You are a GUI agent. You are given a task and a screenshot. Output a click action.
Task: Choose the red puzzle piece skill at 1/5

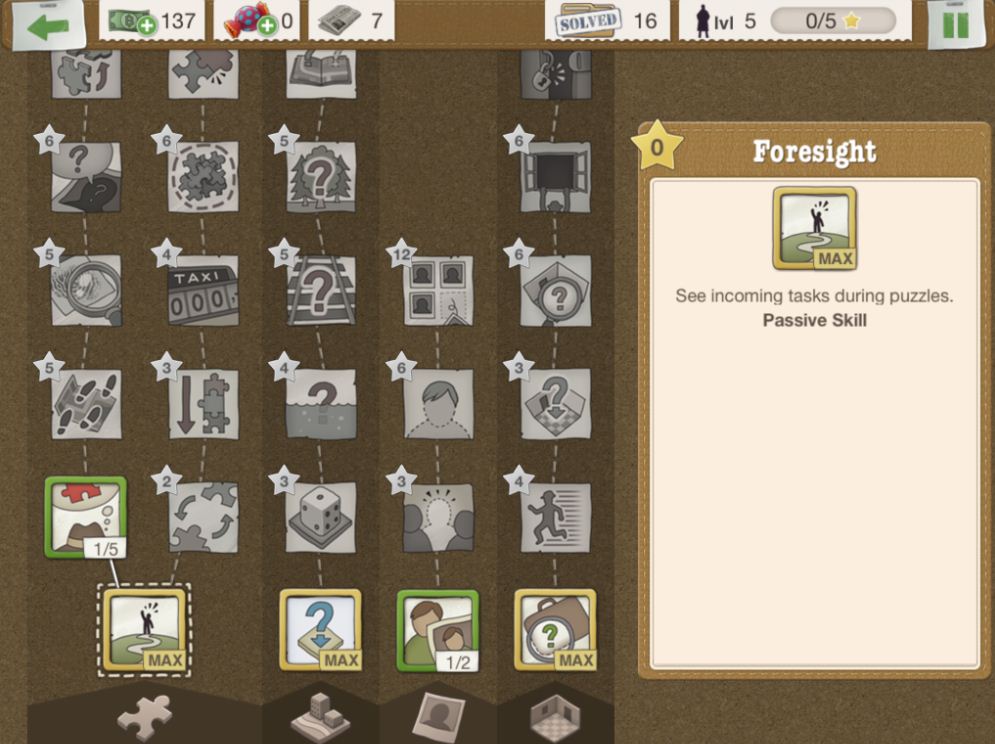86,516
